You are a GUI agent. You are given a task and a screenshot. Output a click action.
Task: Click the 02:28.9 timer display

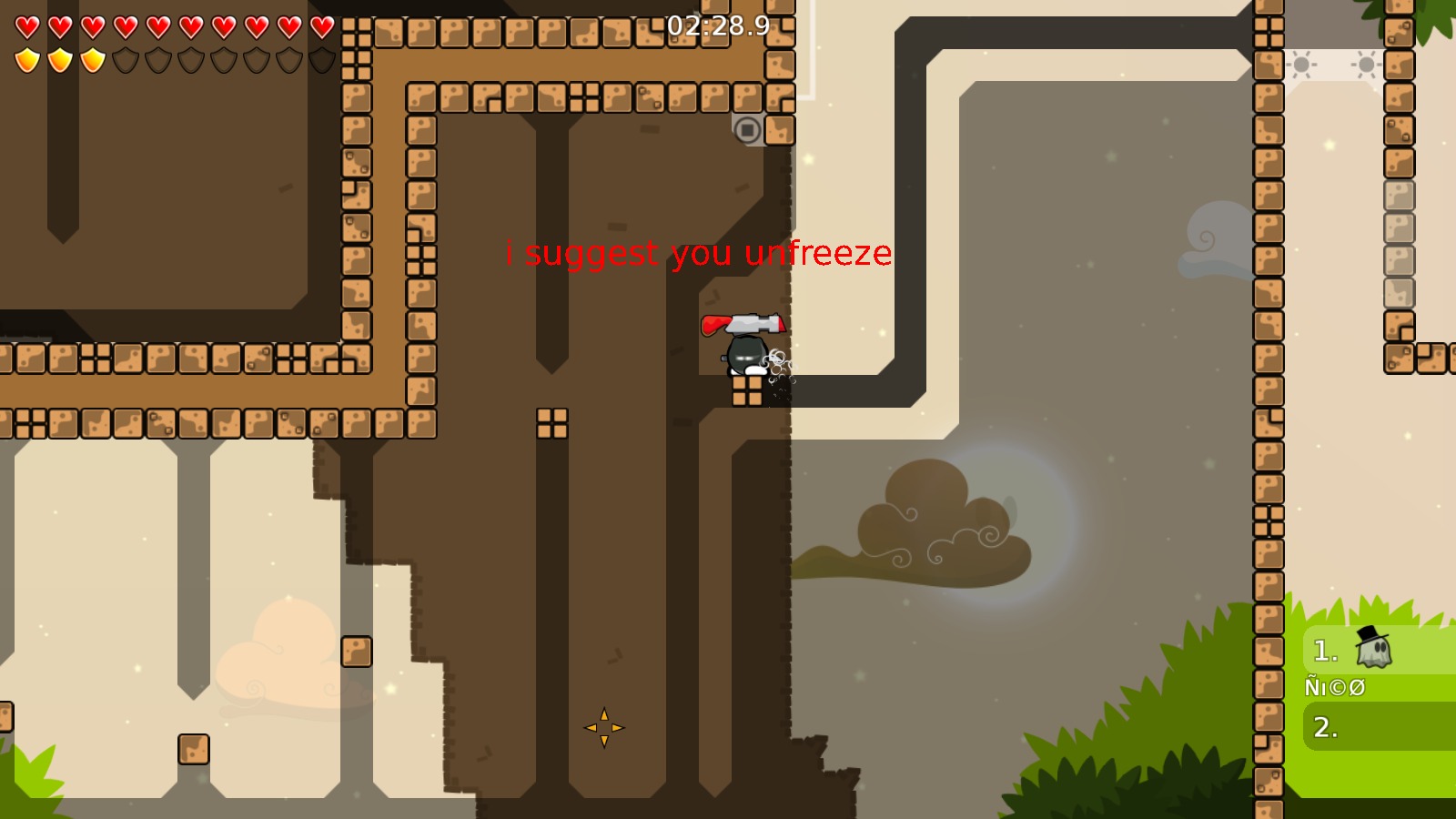coord(716,28)
